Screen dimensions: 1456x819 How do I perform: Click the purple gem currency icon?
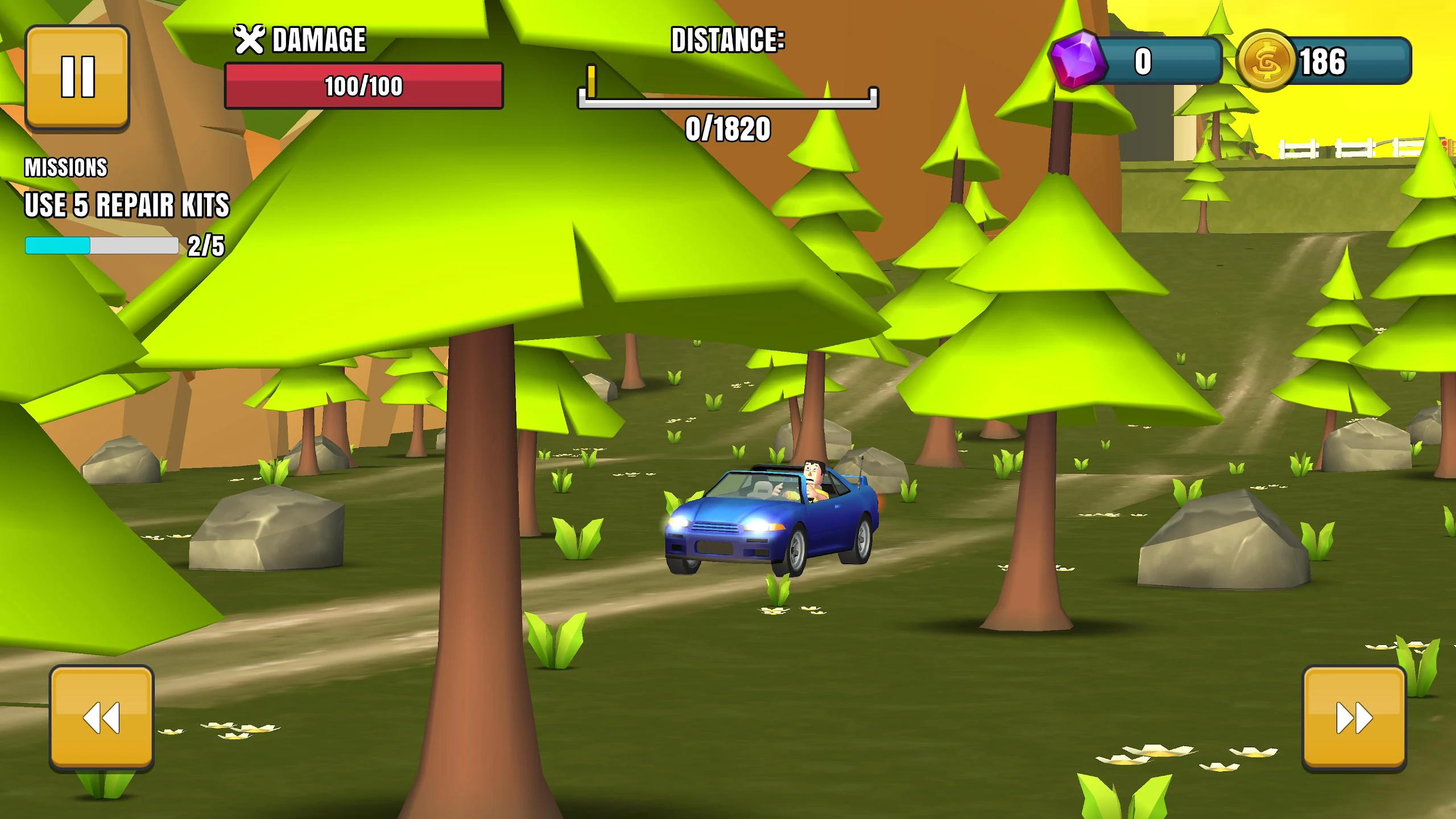click(x=1077, y=60)
